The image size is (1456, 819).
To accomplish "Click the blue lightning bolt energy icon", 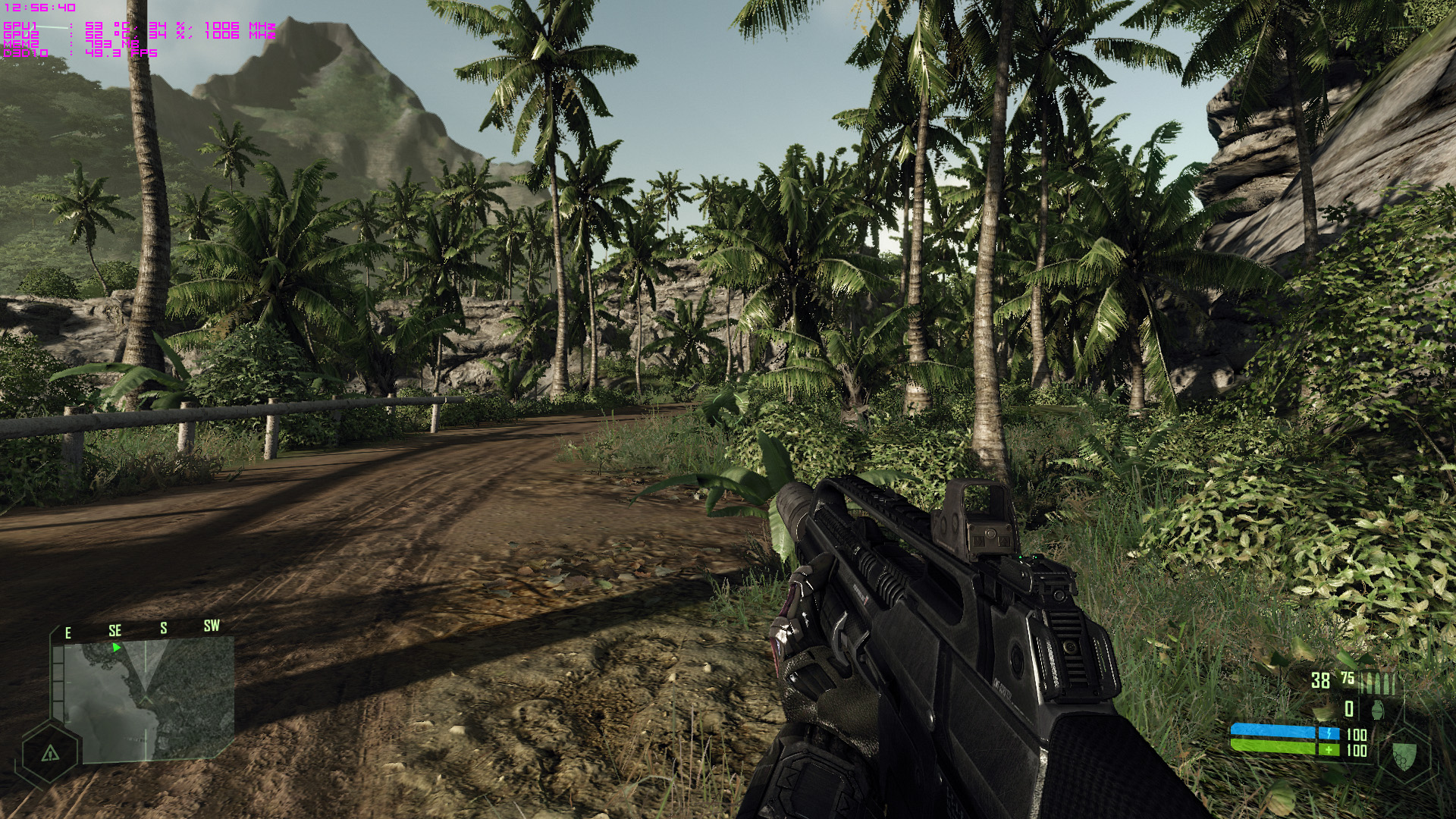I will (1329, 733).
